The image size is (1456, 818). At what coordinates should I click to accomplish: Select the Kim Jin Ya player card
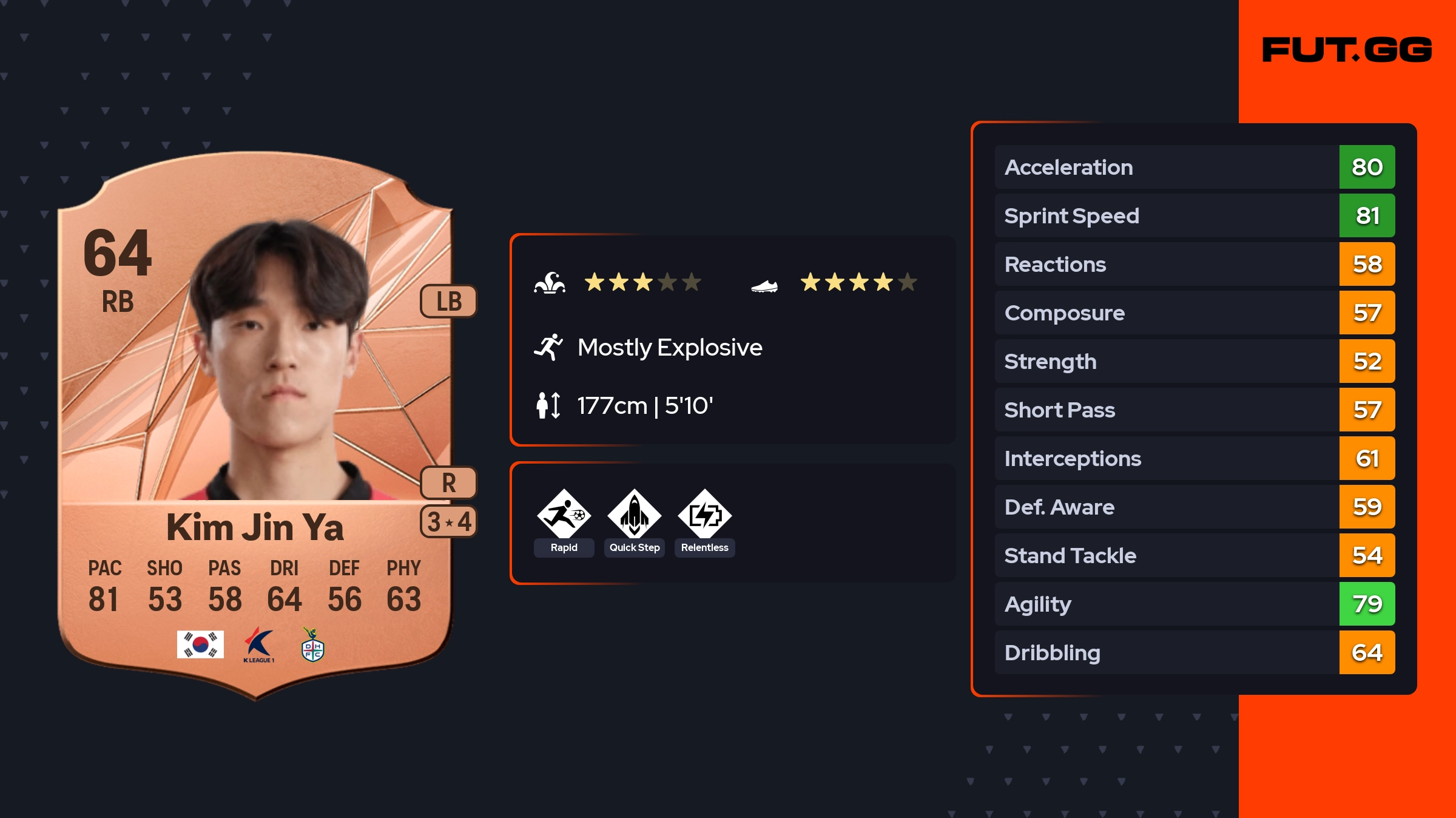click(255, 425)
